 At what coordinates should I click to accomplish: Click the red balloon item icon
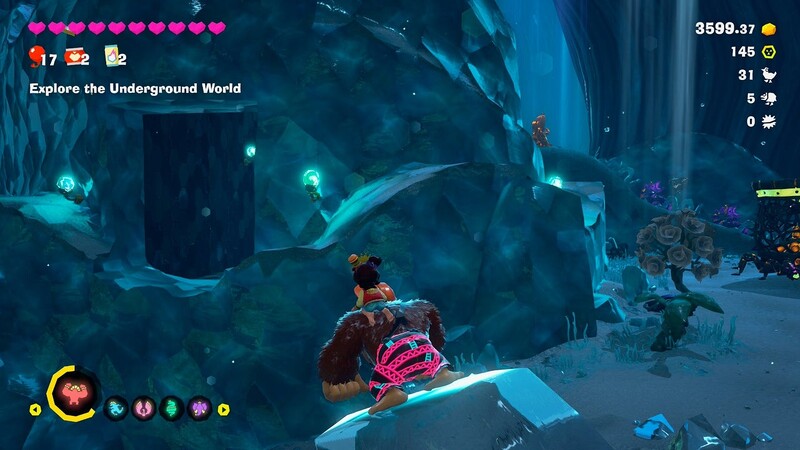pos(36,55)
